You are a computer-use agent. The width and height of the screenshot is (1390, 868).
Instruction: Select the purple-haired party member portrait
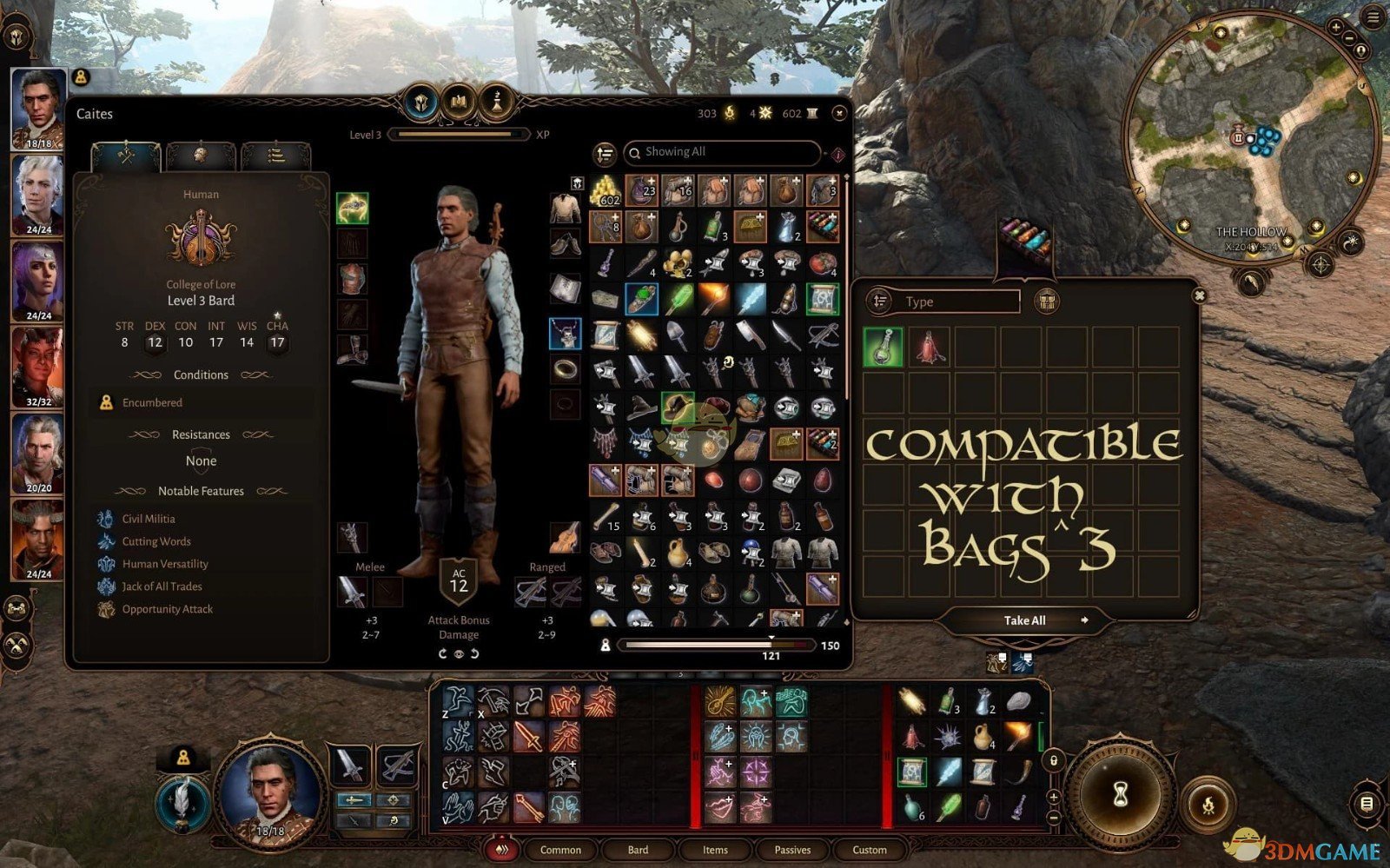38,281
